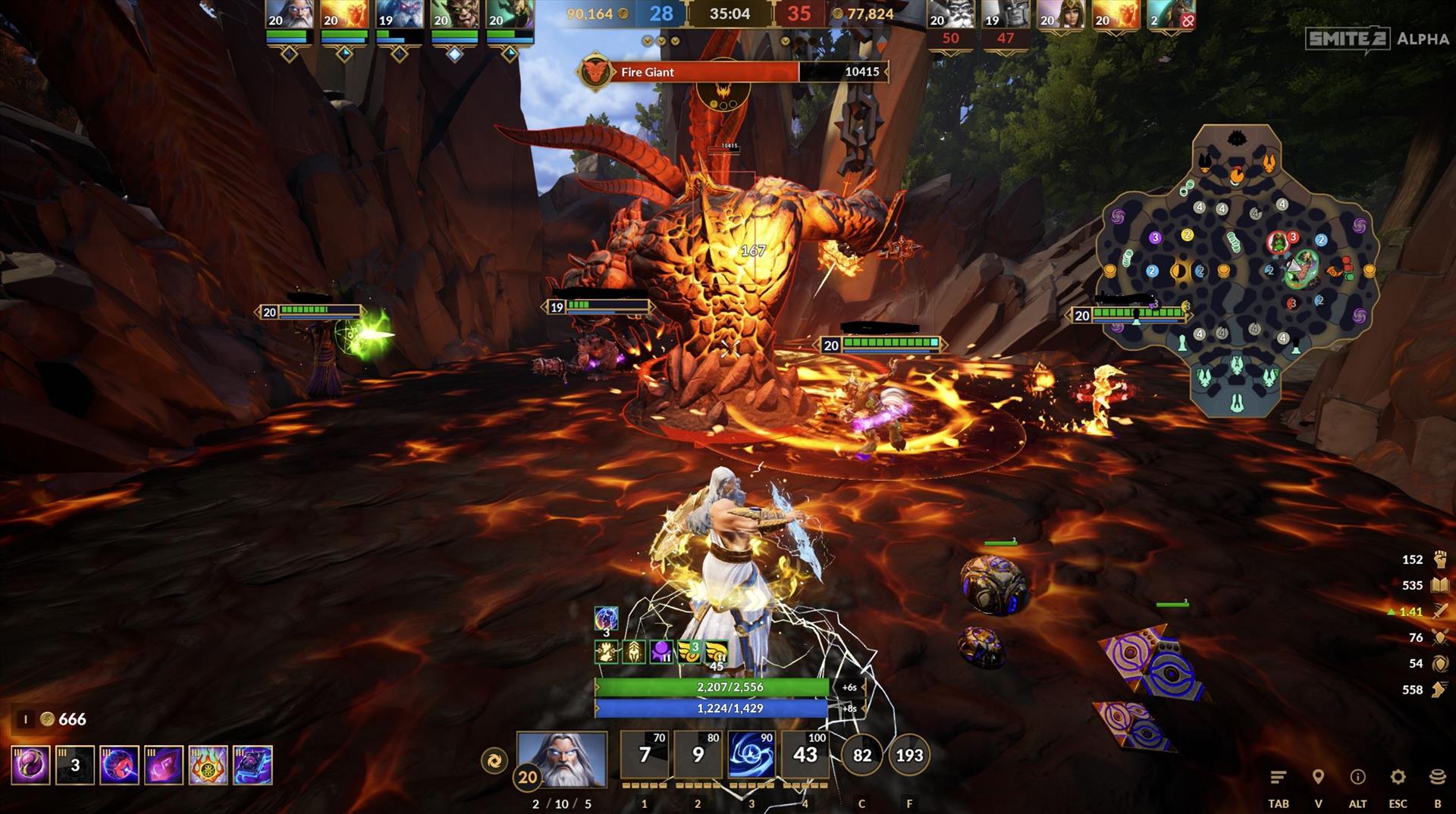Select the inventory item on cooldown 3
This screenshot has width=1456, height=814.
coord(75,765)
